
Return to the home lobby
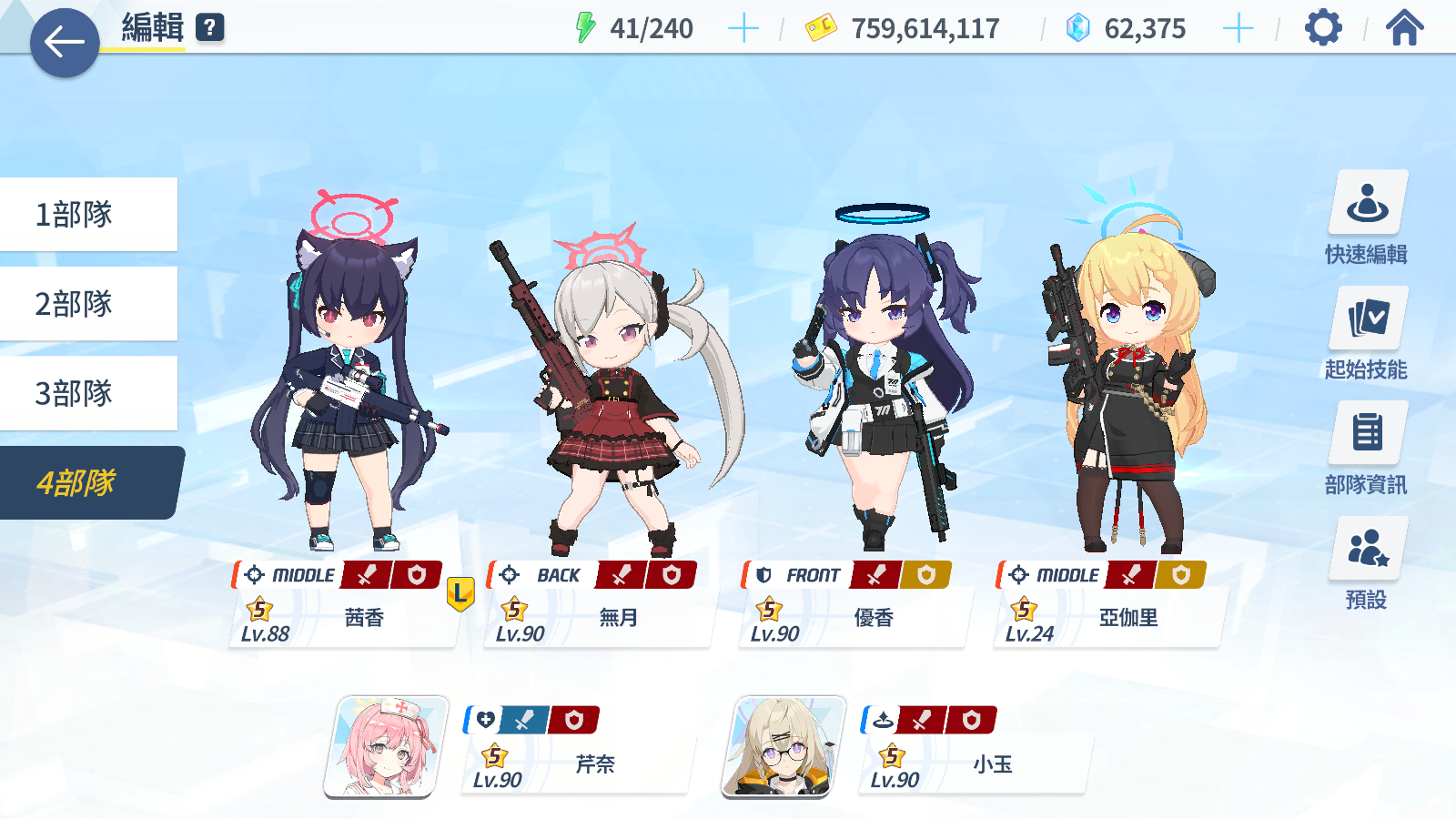tap(1404, 28)
